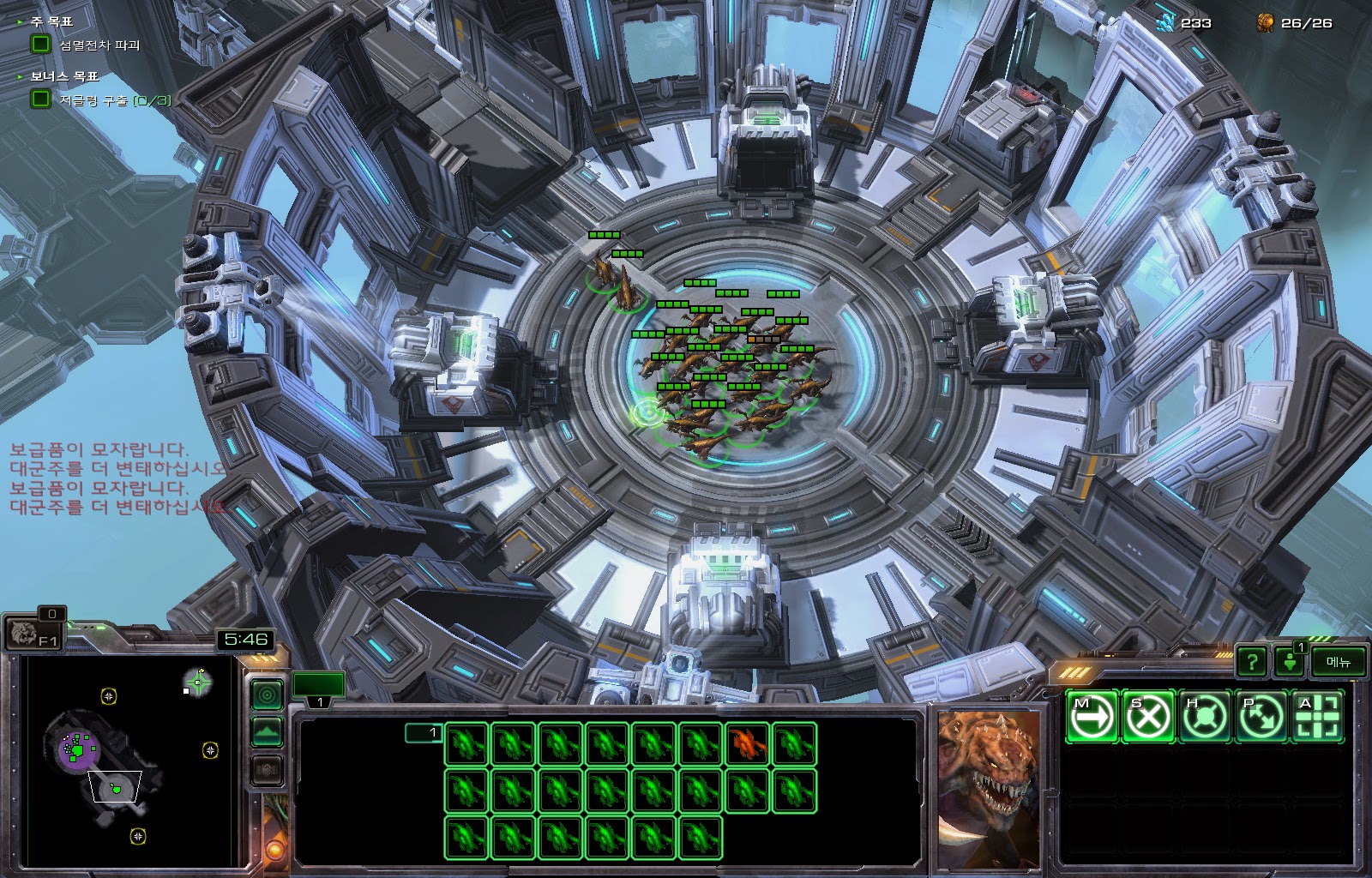Select the Hold Position command
The image size is (1372, 878).
tap(1204, 716)
